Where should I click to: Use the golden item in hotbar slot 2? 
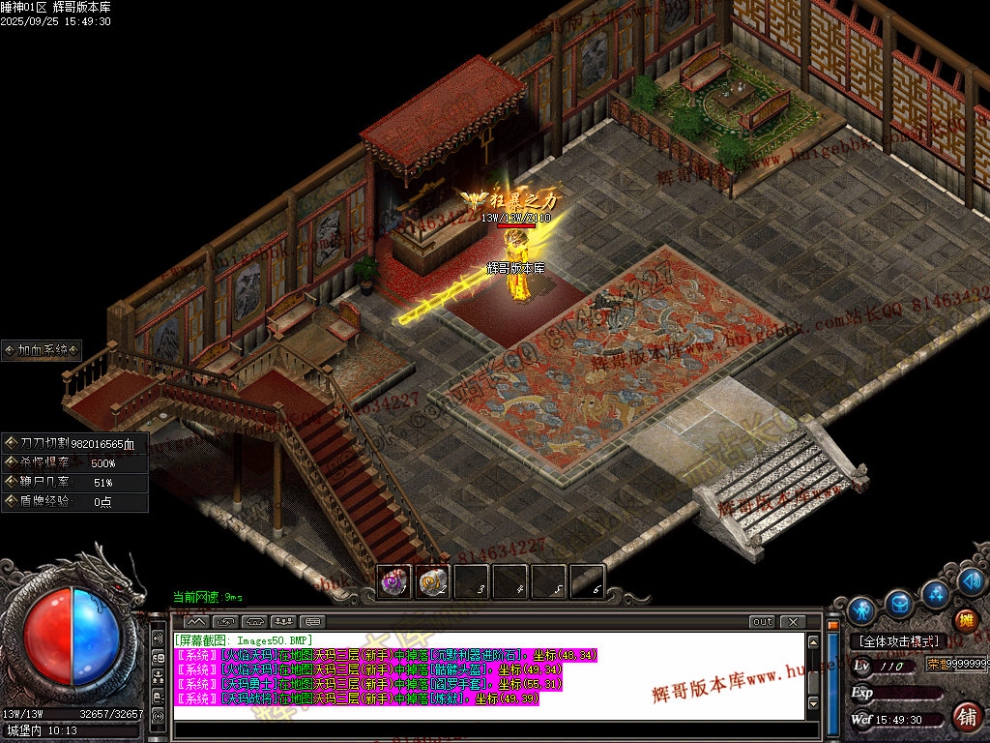432,582
